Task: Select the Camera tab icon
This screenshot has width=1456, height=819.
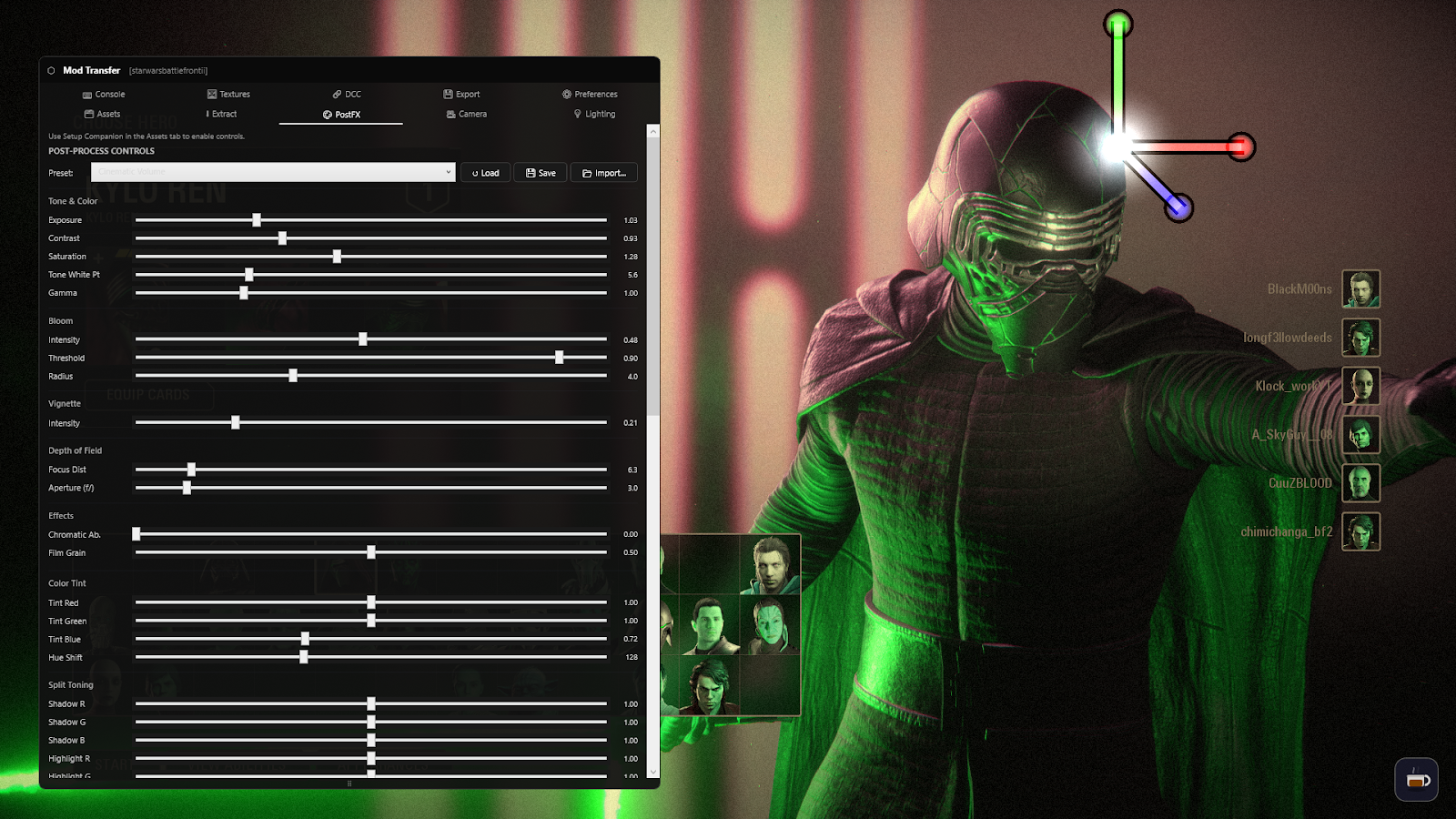Action: (451, 114)
